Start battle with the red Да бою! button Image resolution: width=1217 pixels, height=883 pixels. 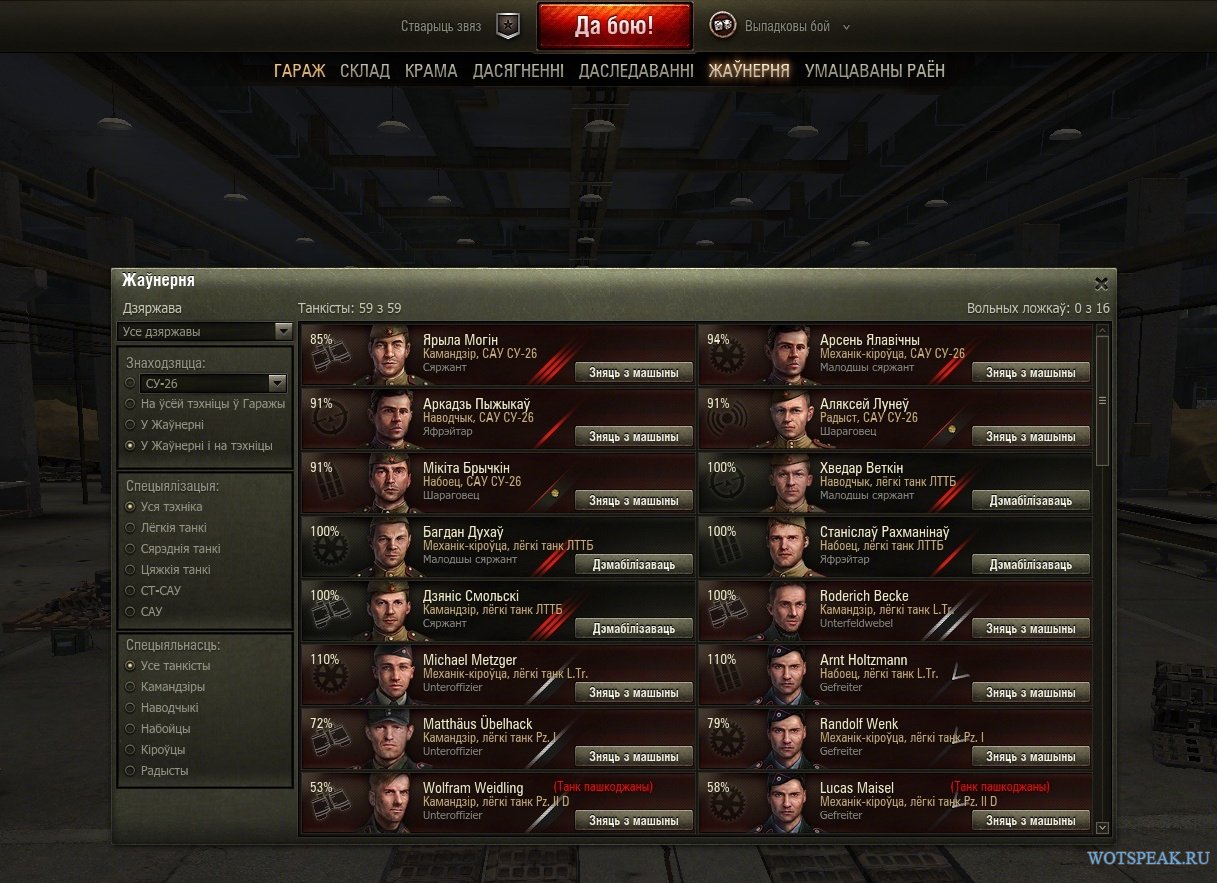tap(614, 26)
